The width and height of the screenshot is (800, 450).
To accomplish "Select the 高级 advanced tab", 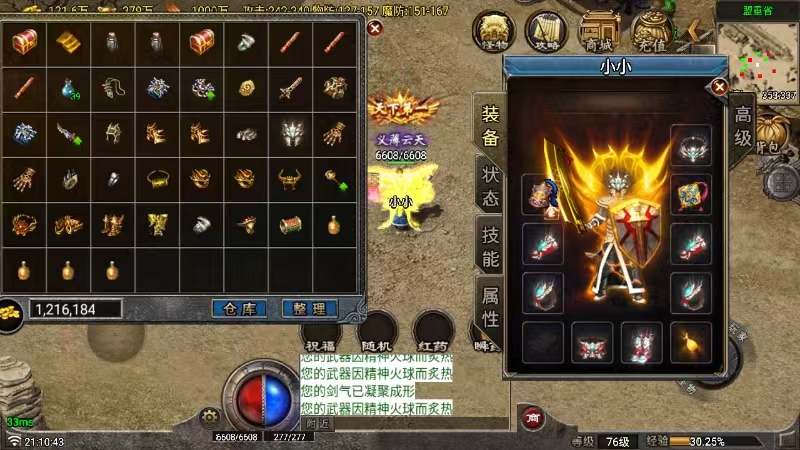I will [x=742, y=125].
